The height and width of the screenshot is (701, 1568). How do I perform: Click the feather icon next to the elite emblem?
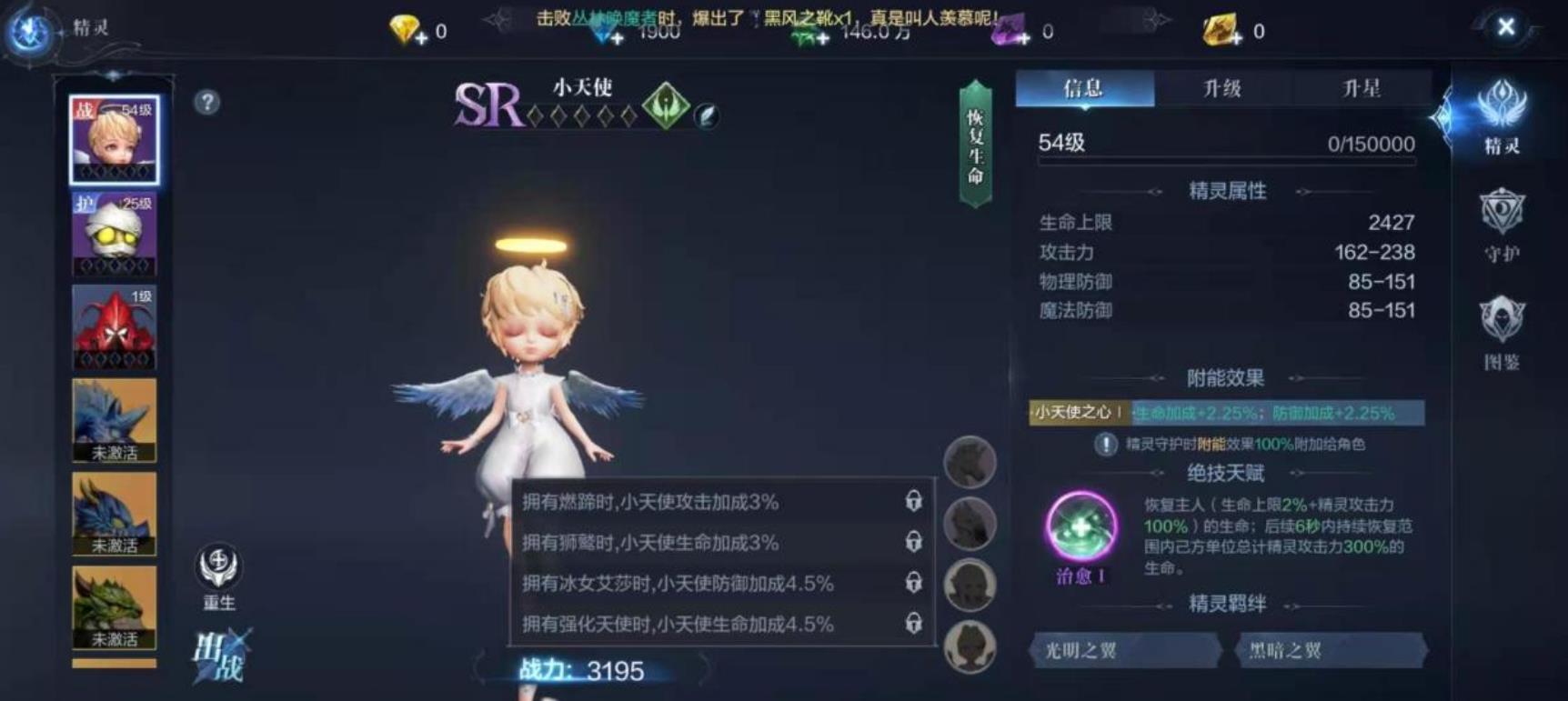tap(709, 114)
